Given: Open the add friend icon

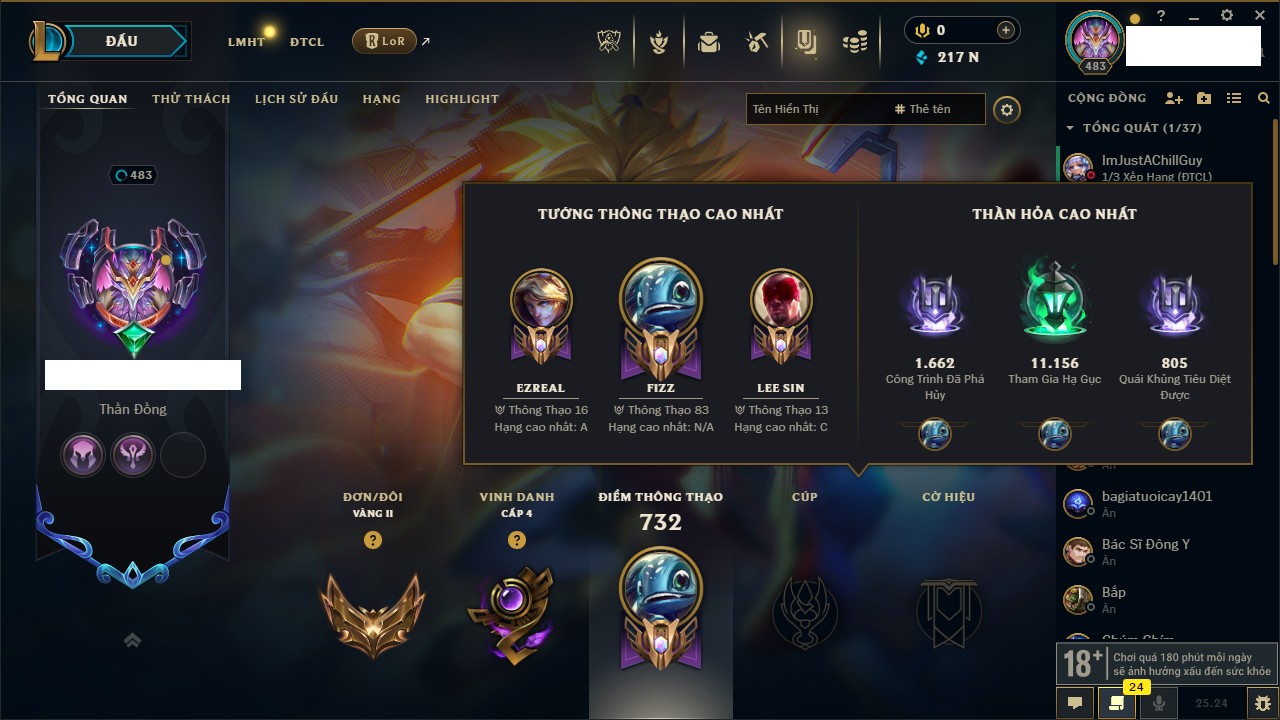Looking at the screenshot, I should tap(1174, 98).
